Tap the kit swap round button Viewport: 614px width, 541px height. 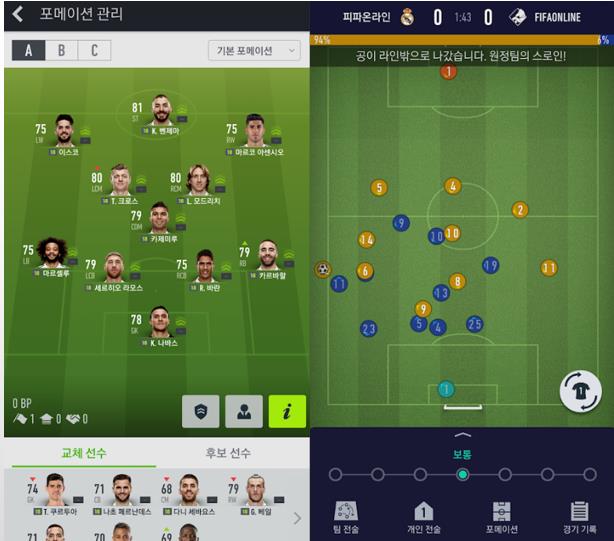coord(580,390)
